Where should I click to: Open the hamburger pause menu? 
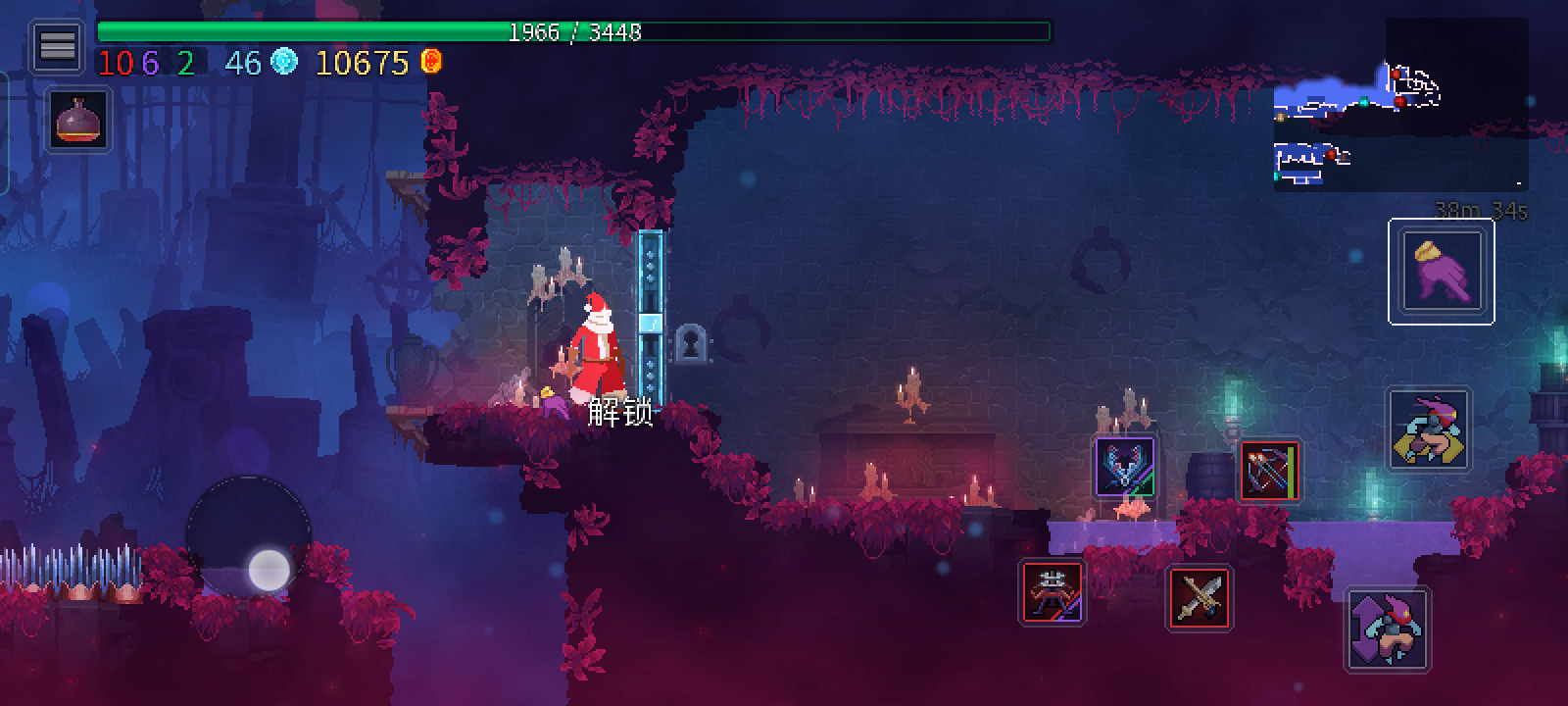coord(57,46)
